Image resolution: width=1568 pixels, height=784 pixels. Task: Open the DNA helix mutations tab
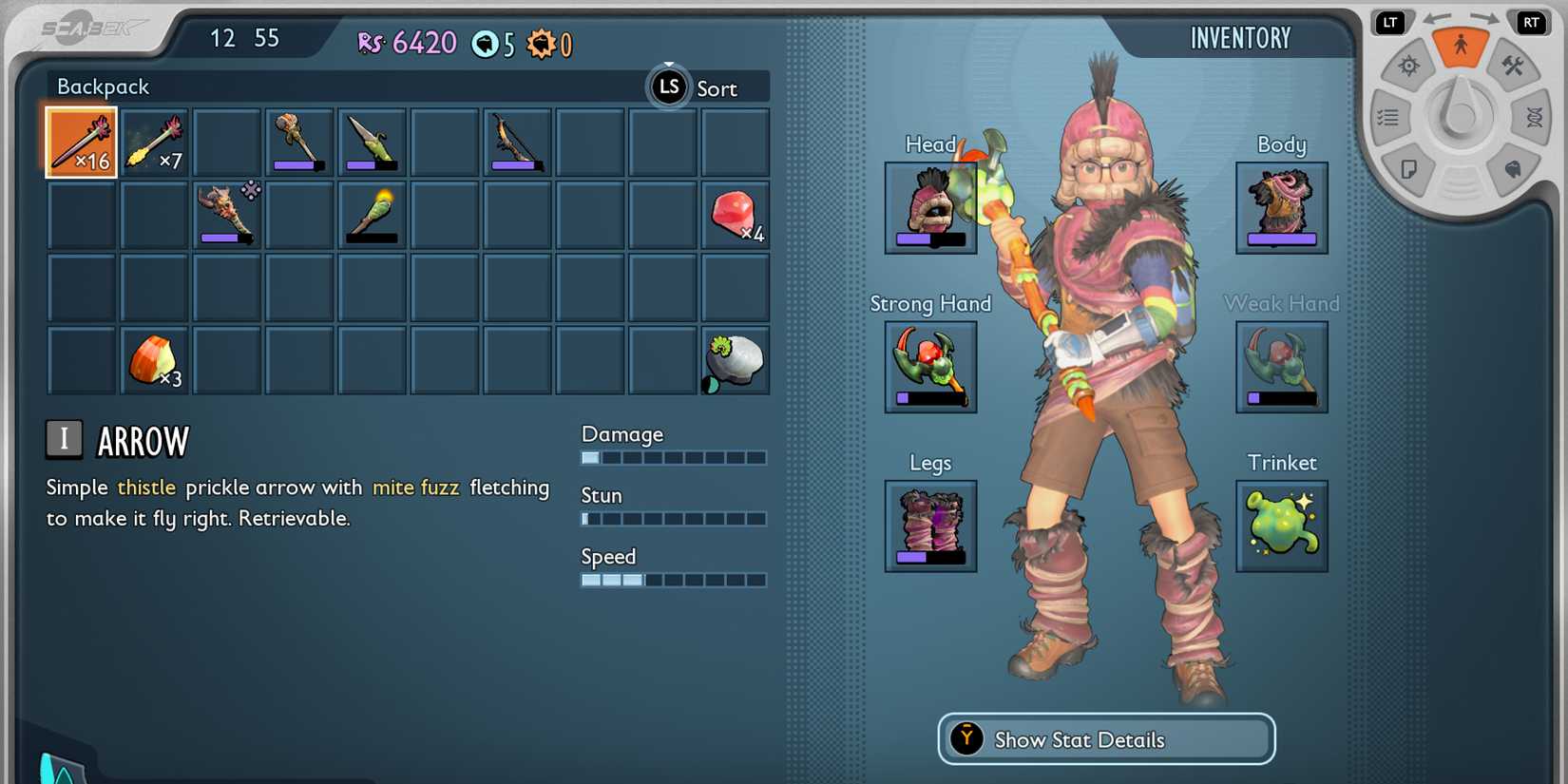[1534, 118]
